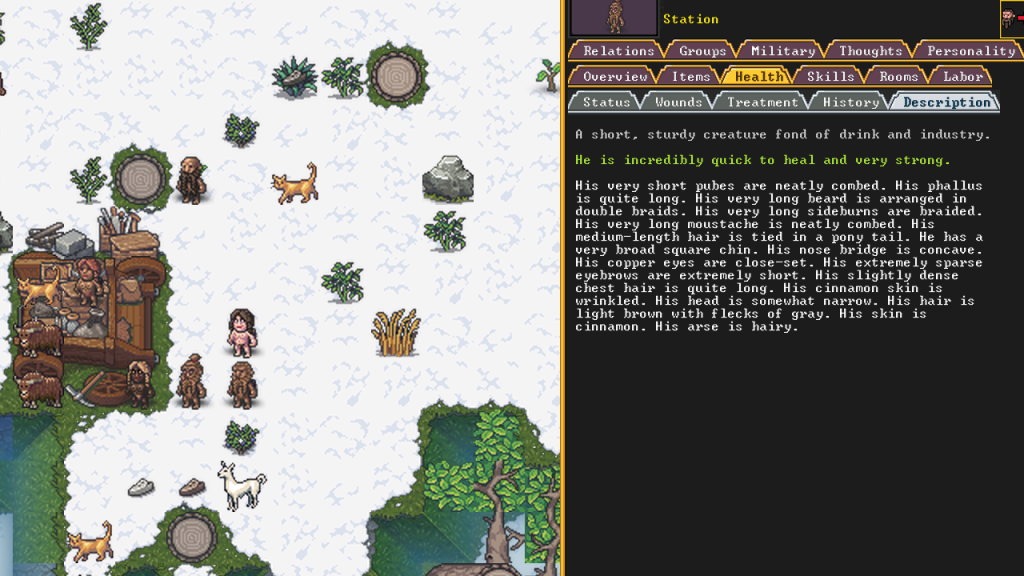This screenshot has width=1024, height=576.
Task: Switch to the Labor tab
Action: coord(962,76)
